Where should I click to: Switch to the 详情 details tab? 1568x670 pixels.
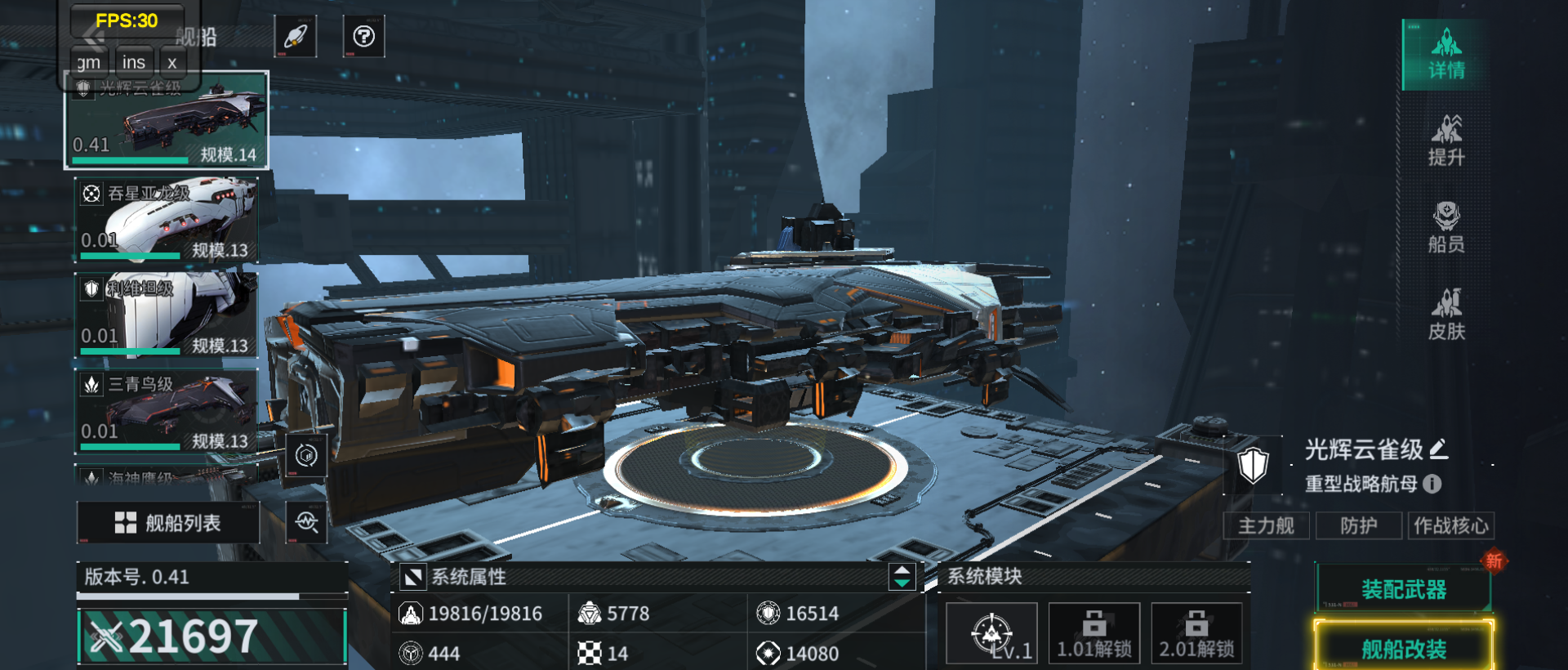pyautogui.click(x=1445, y=55)
